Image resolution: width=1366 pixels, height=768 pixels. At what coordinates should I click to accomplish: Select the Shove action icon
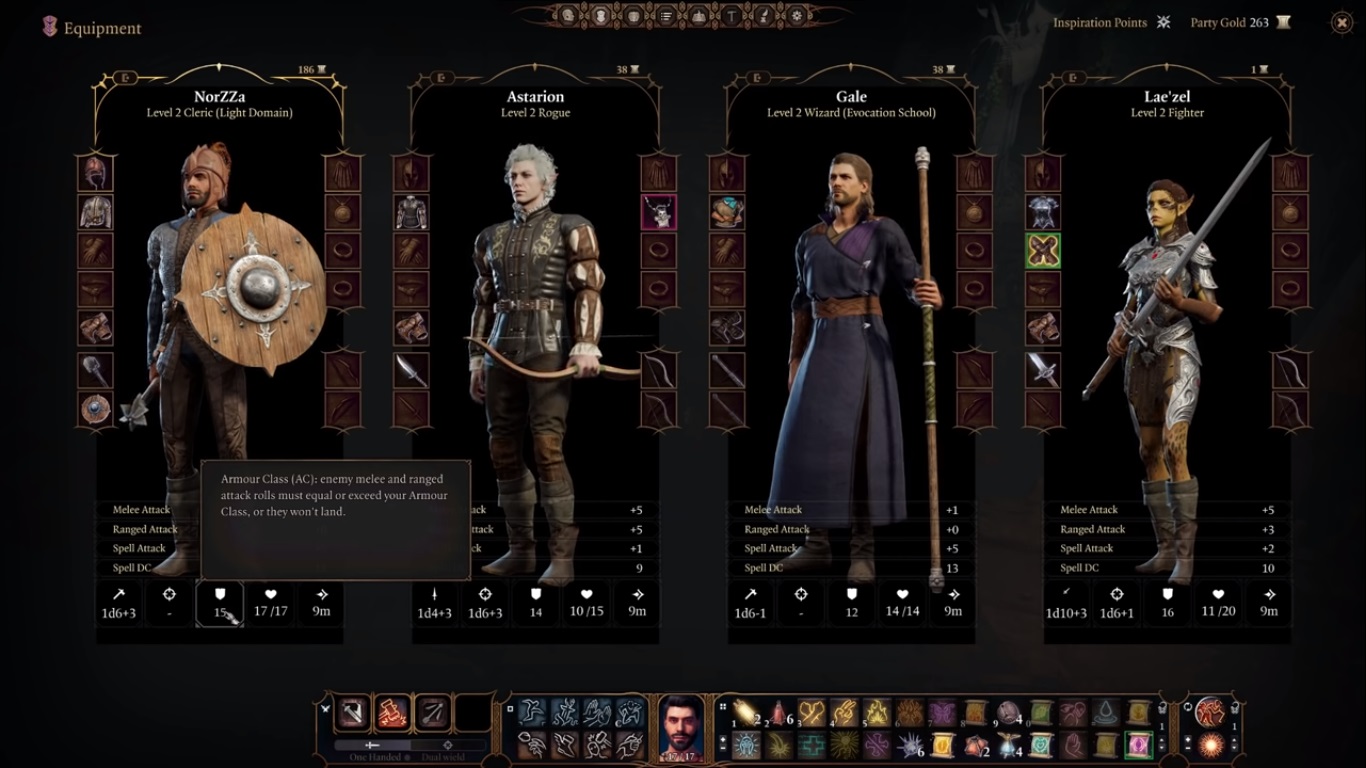click(597, 711)
